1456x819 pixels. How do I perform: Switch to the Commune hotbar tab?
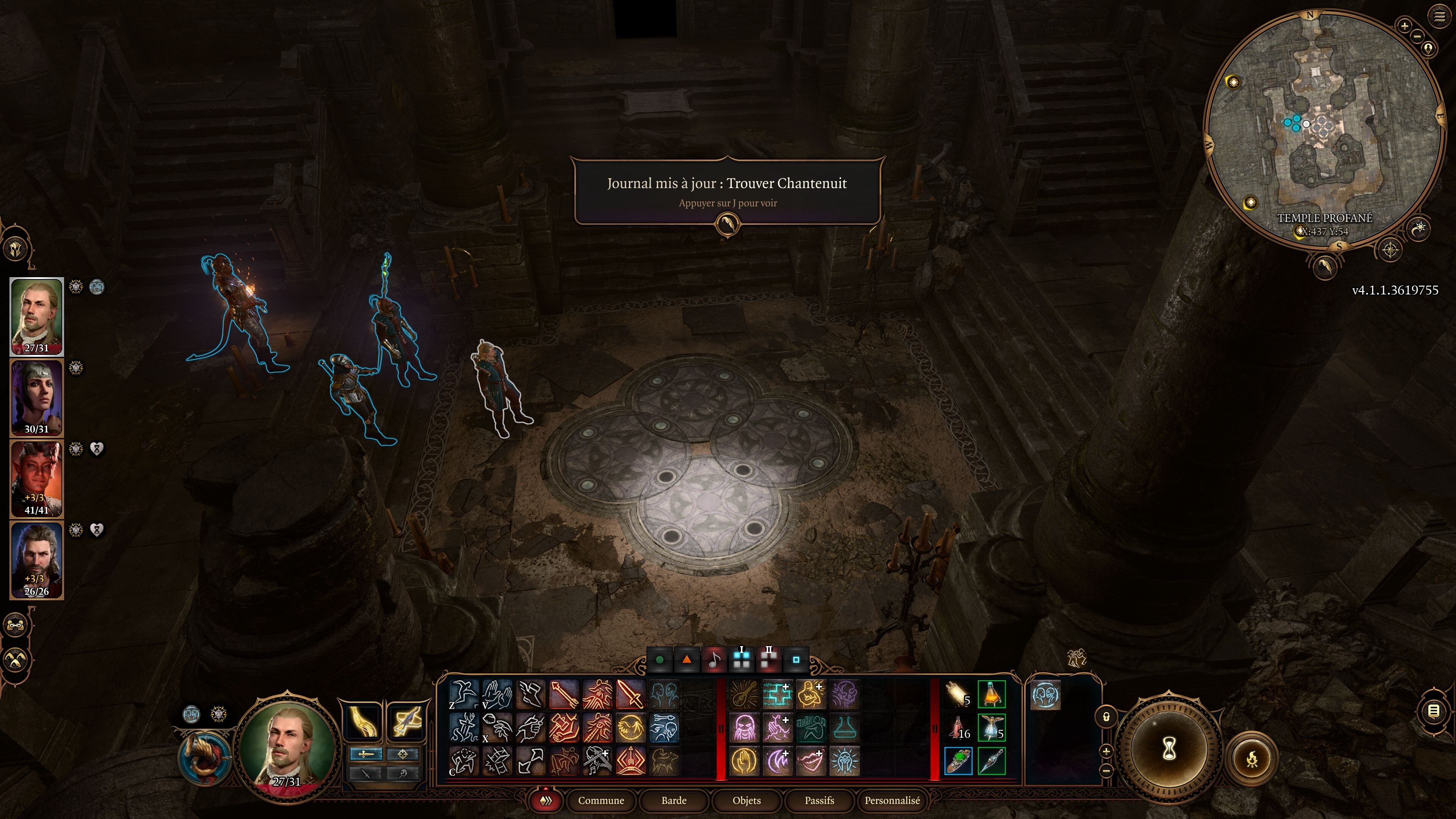coord(601,800)
